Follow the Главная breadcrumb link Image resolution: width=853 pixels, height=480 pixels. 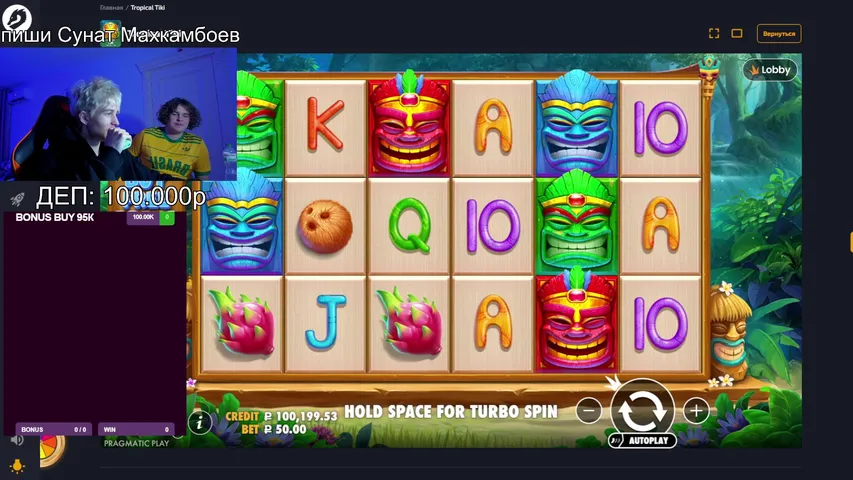point(111,7)
